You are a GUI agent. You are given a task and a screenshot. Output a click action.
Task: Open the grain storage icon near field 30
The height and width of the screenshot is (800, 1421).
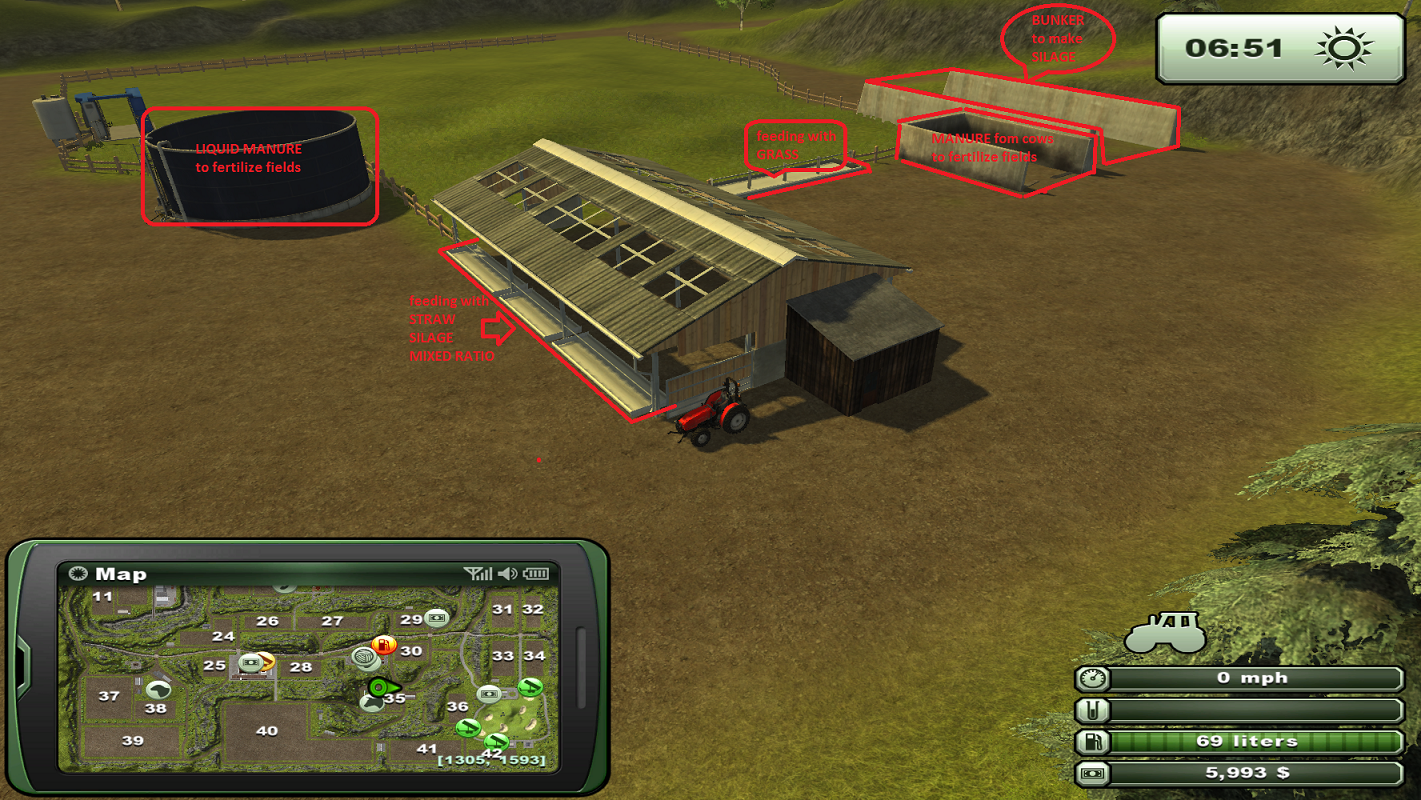point(365,658)
